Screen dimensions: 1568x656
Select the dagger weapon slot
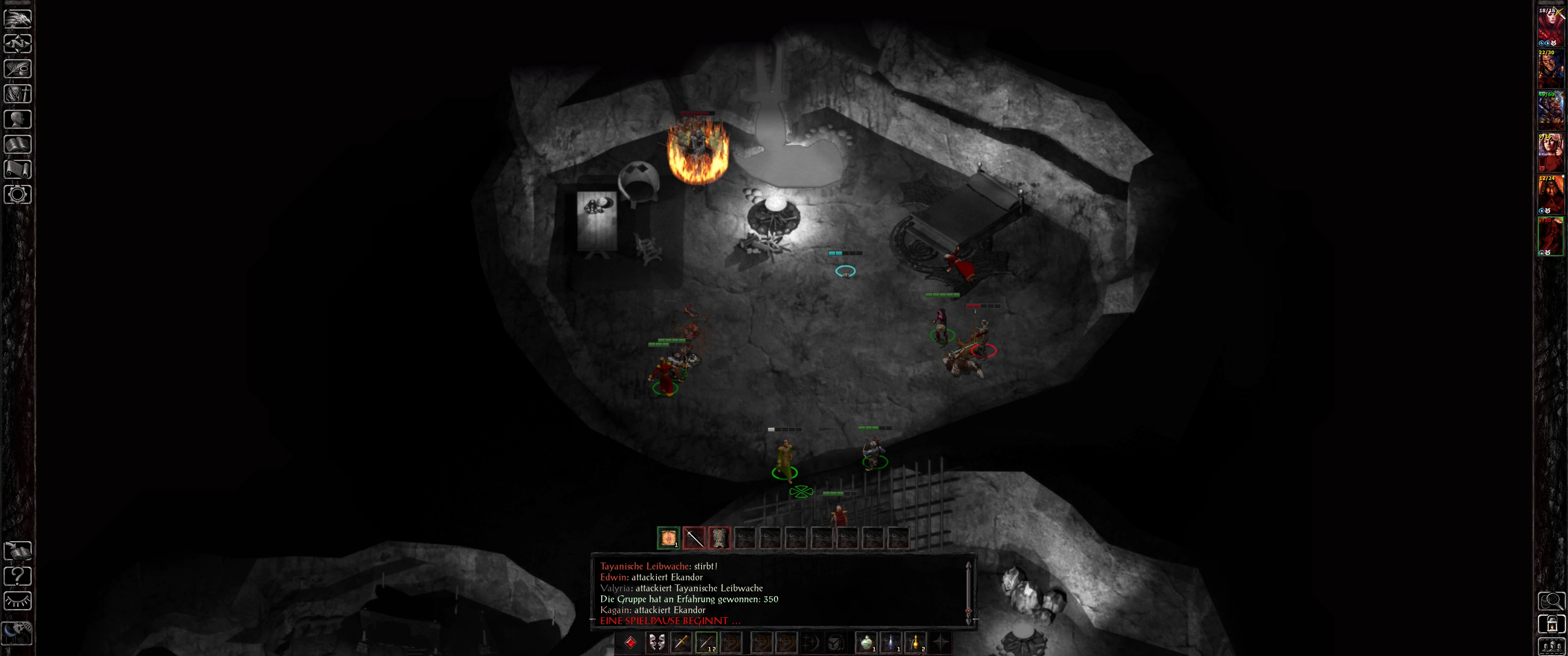coord(681,643)
